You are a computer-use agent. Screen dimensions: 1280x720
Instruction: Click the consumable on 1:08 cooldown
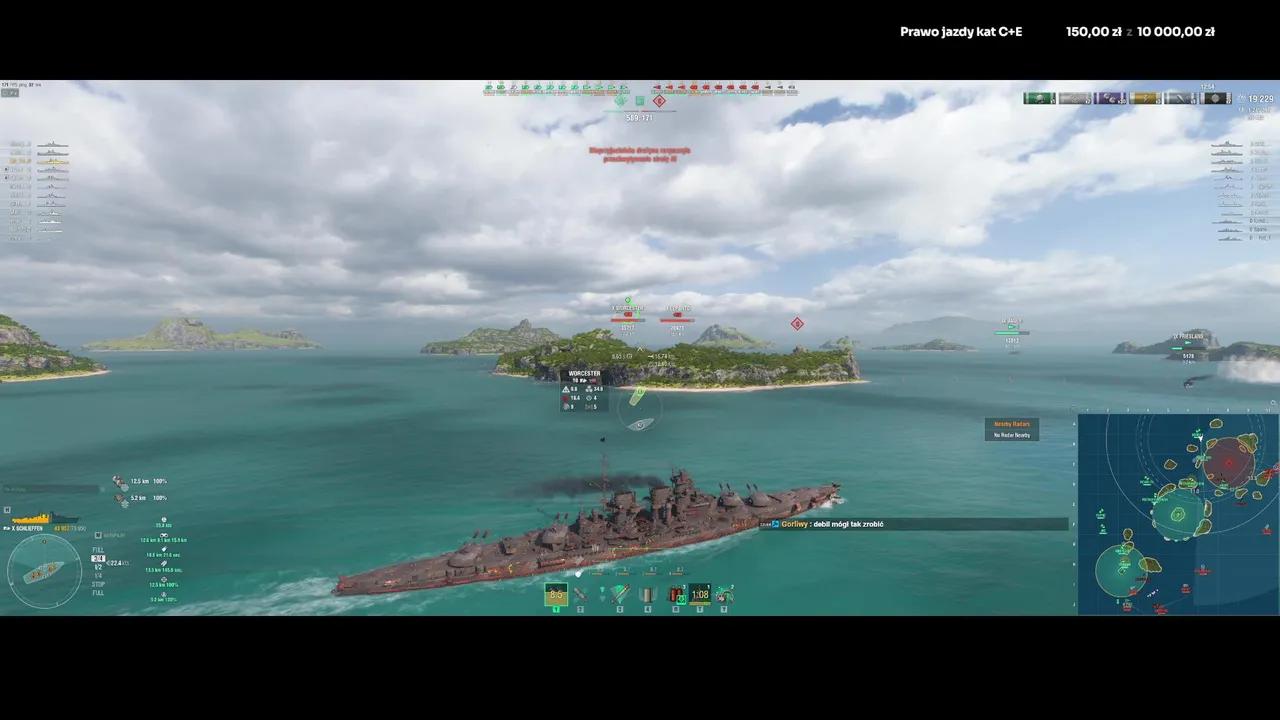(700, 595)
